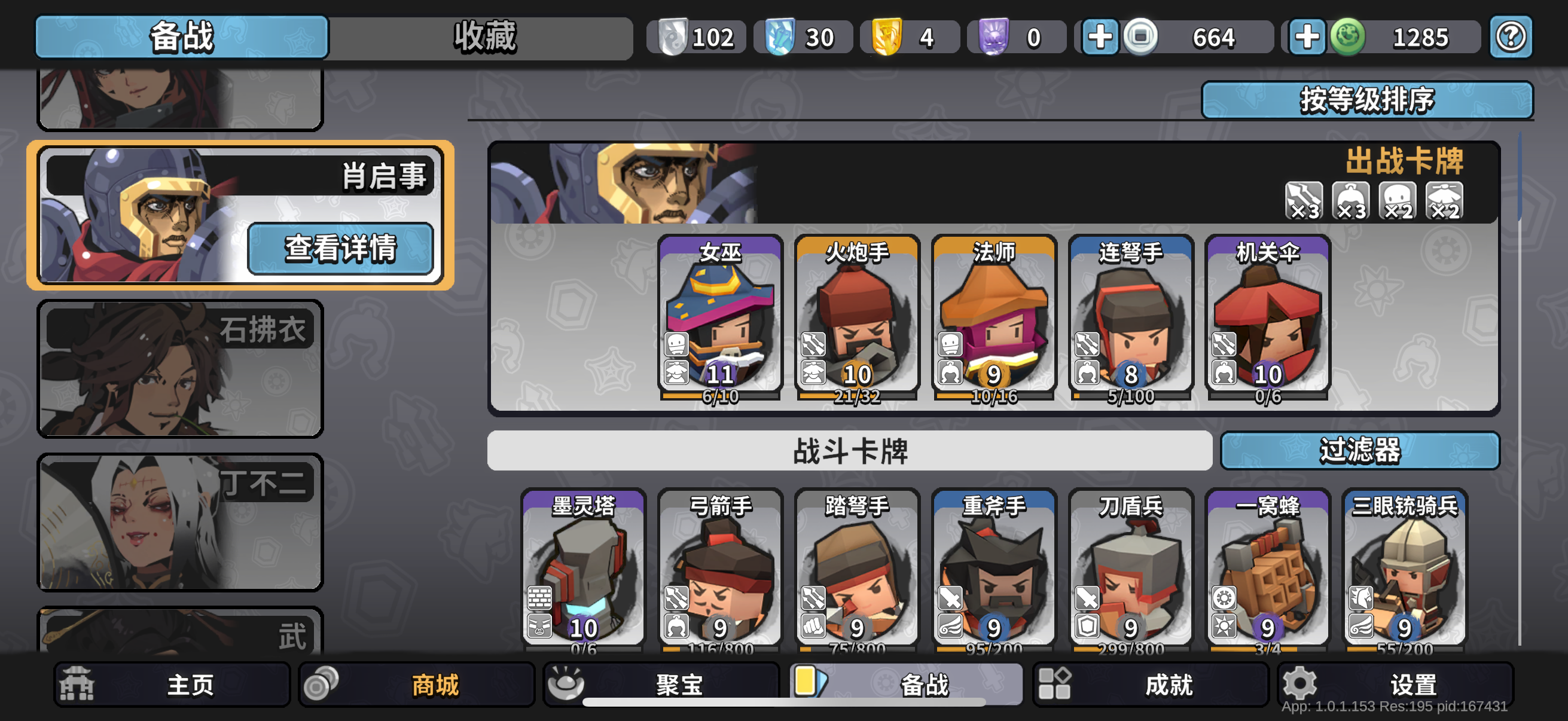Click the ×3 spear deployment icon
The width and height of the screenshot is (1568, 721).
click(1304, 201)
